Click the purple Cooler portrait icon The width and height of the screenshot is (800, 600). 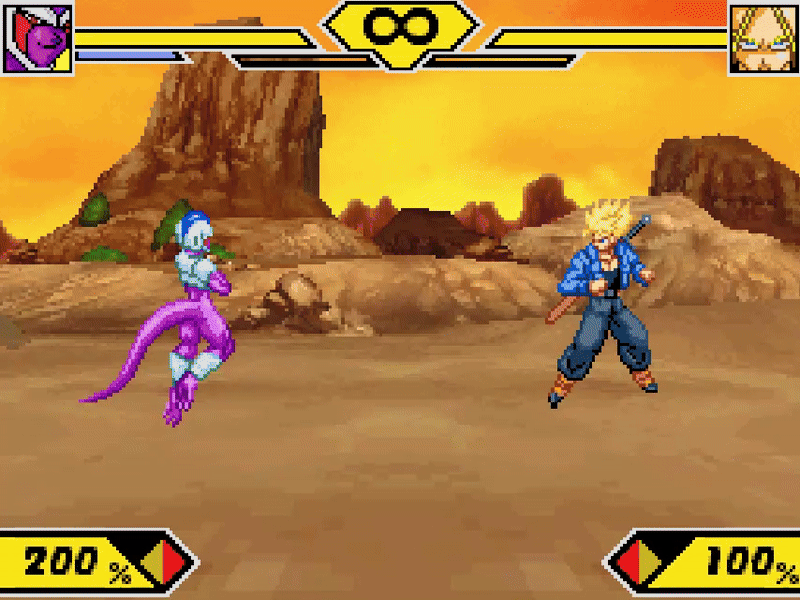pos(37,38)
